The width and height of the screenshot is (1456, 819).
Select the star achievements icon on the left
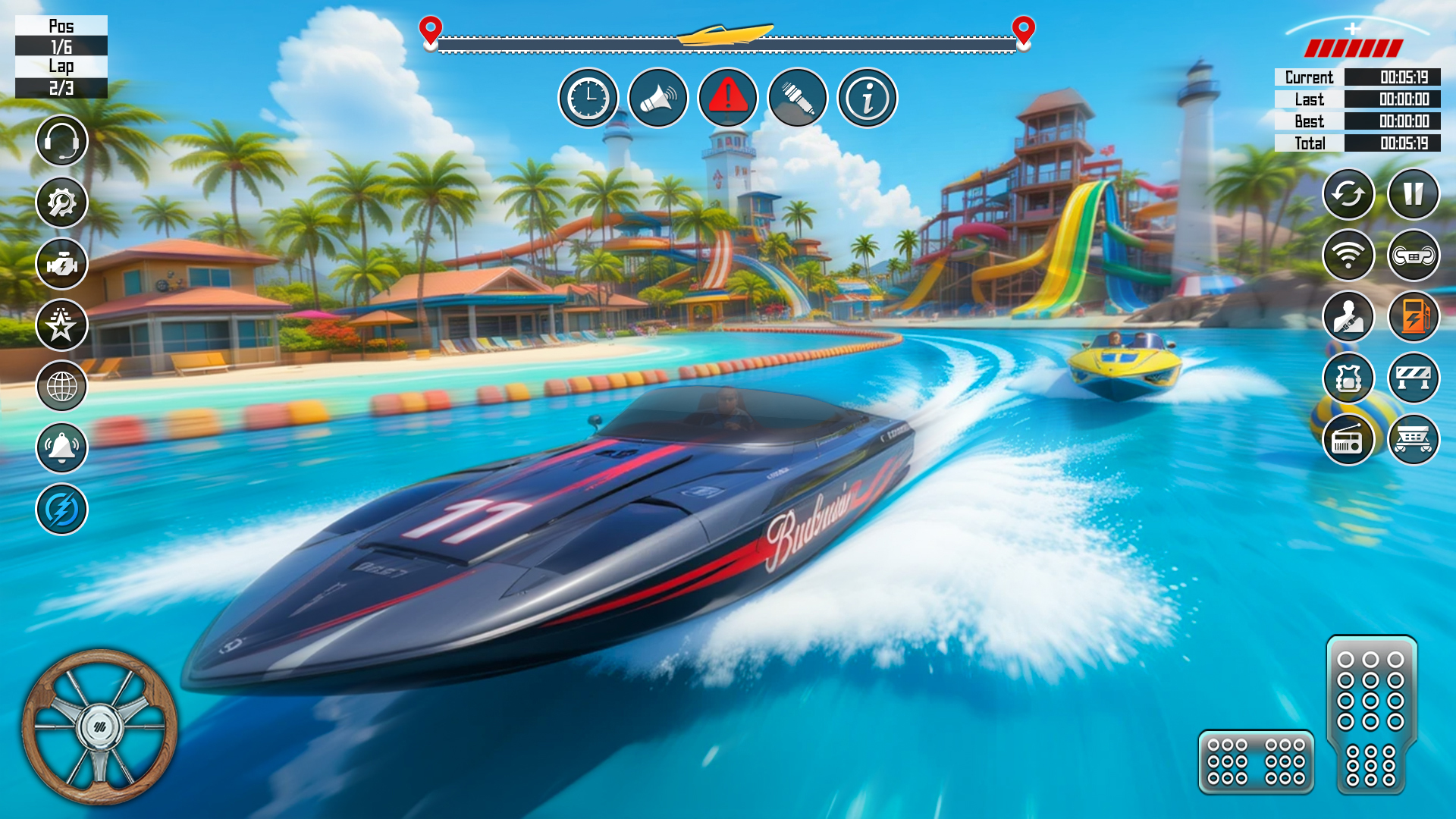[62, 325]
